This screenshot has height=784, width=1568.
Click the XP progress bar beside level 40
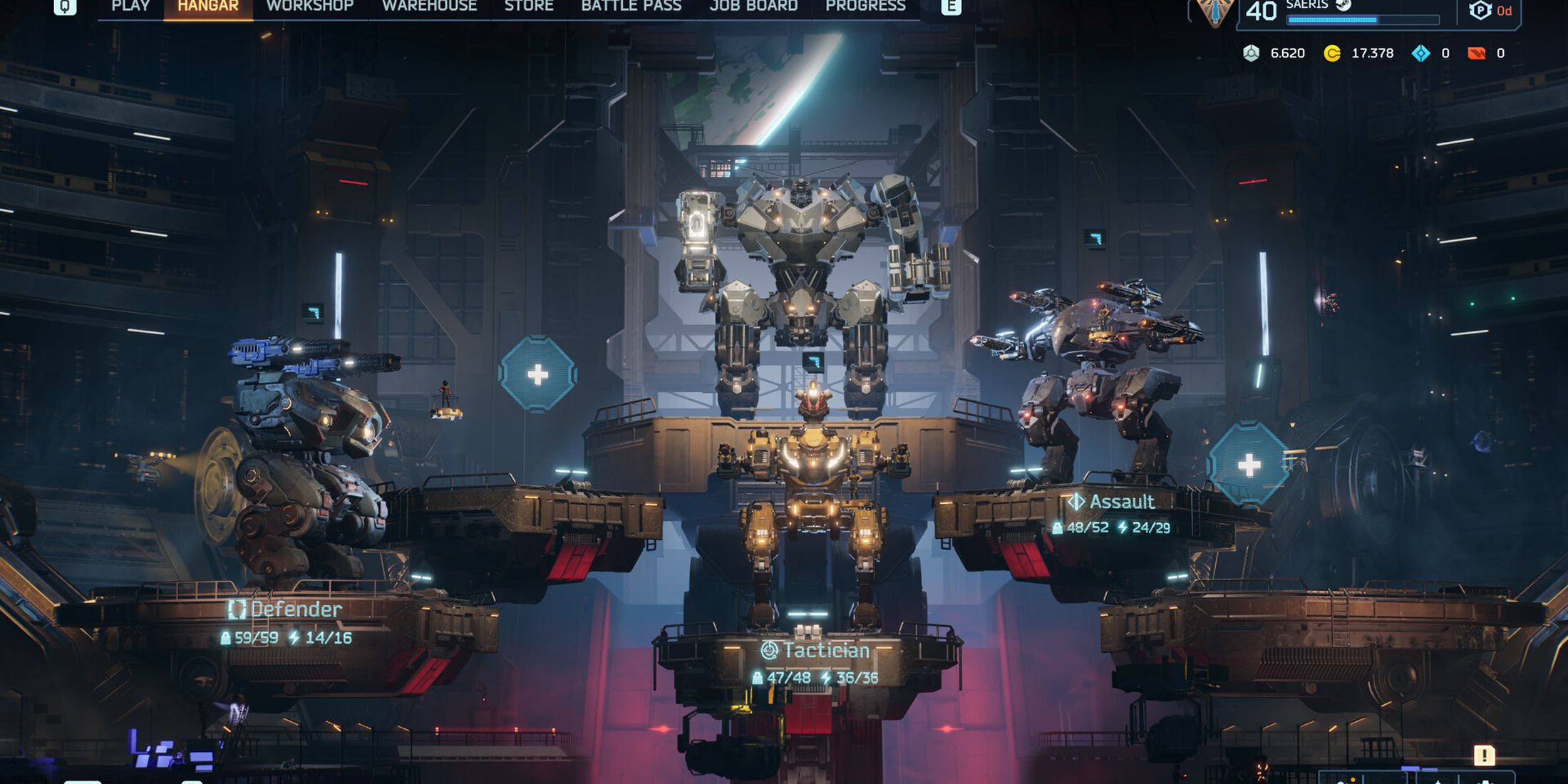point(1362,19)
